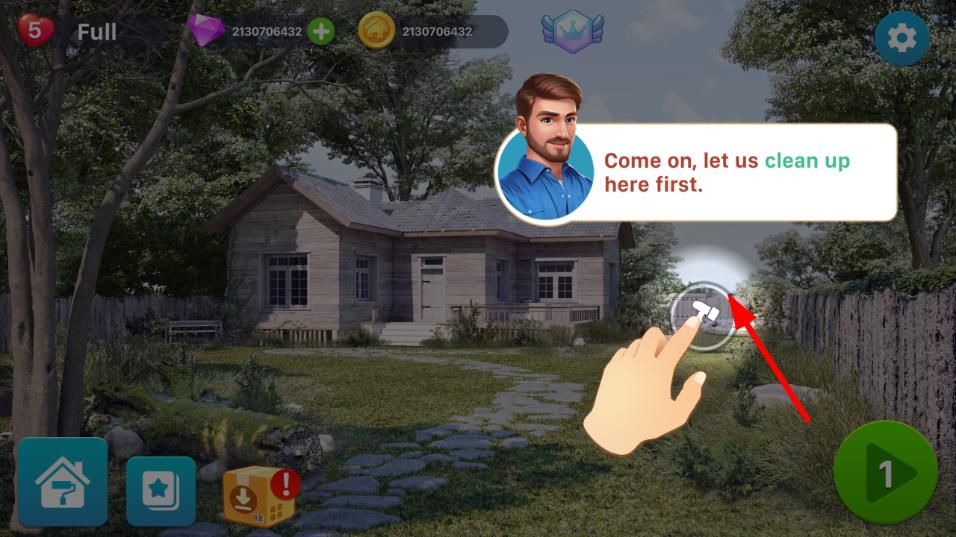Tap the gold coin balance icon
This screenshot has width=956, height=537.
click(377, 32)
